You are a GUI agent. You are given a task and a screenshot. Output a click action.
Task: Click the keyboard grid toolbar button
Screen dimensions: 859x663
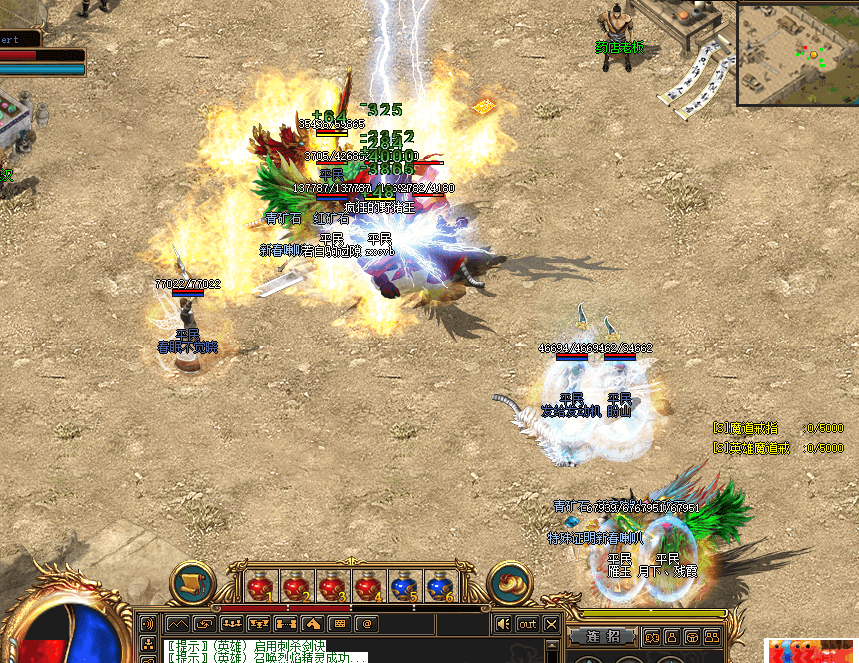pos(339,624)
